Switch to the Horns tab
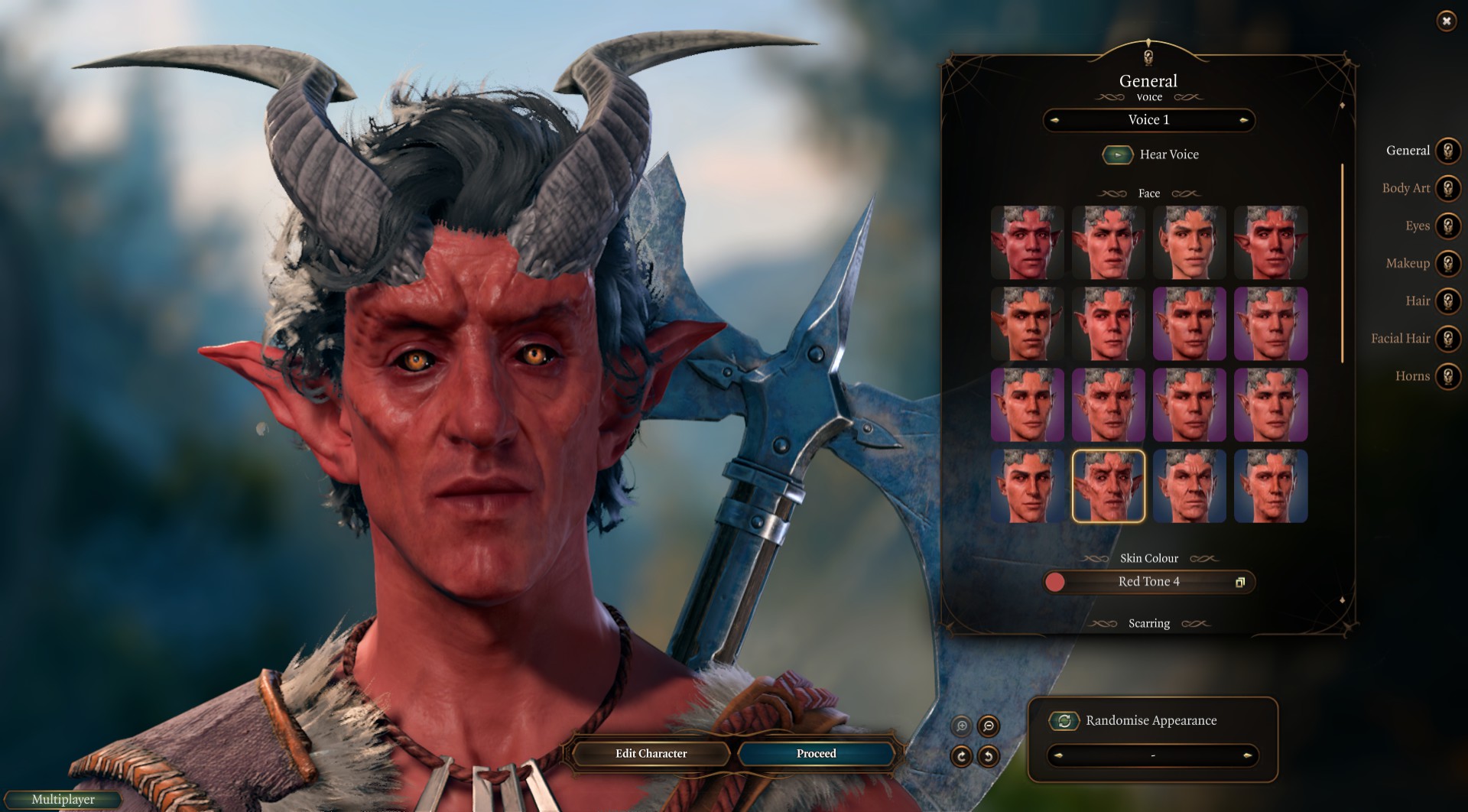The height and width of the screenshot is (812, 1468). click(1447, 375)
